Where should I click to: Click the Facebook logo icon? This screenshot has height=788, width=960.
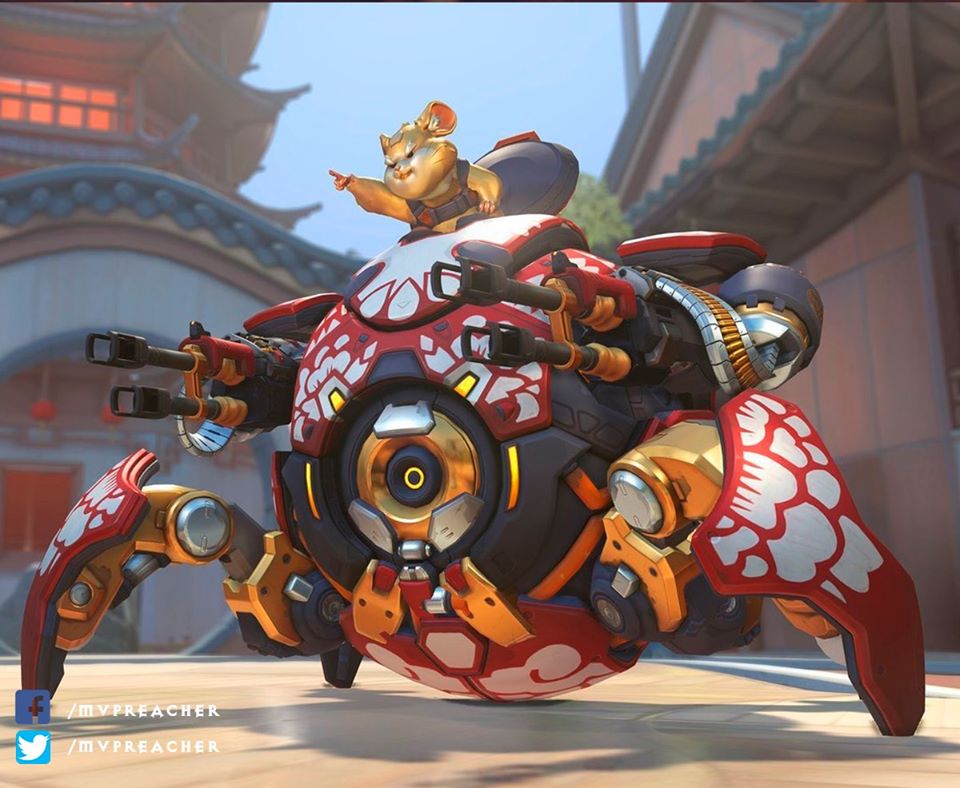[32, 707]
